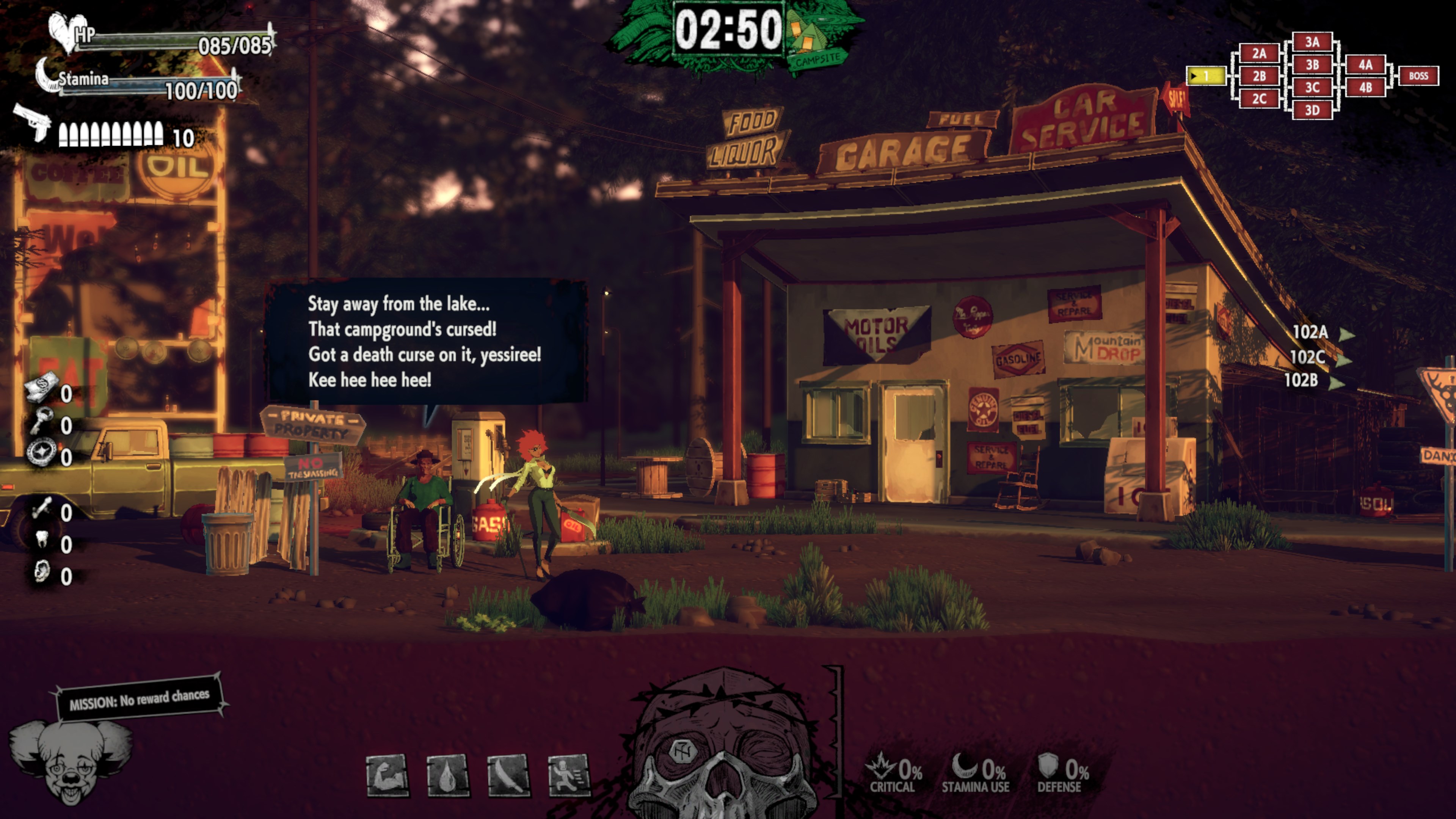The image size is (1456, 819).
Task: Select the curved machete perk icon
Action: coord(508,775)
